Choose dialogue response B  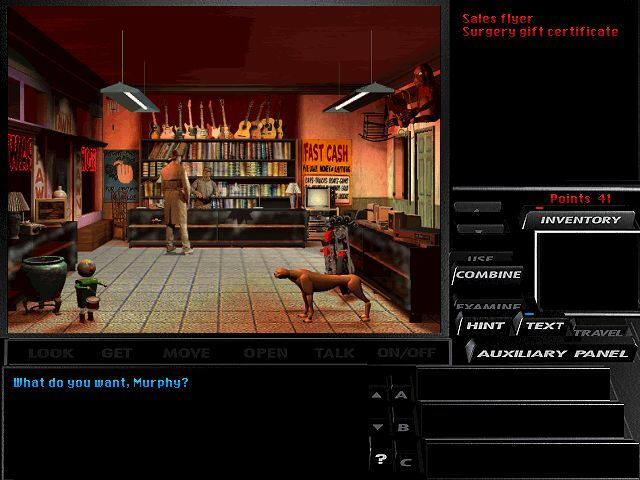pyautogui.click(x=403, y=428)
